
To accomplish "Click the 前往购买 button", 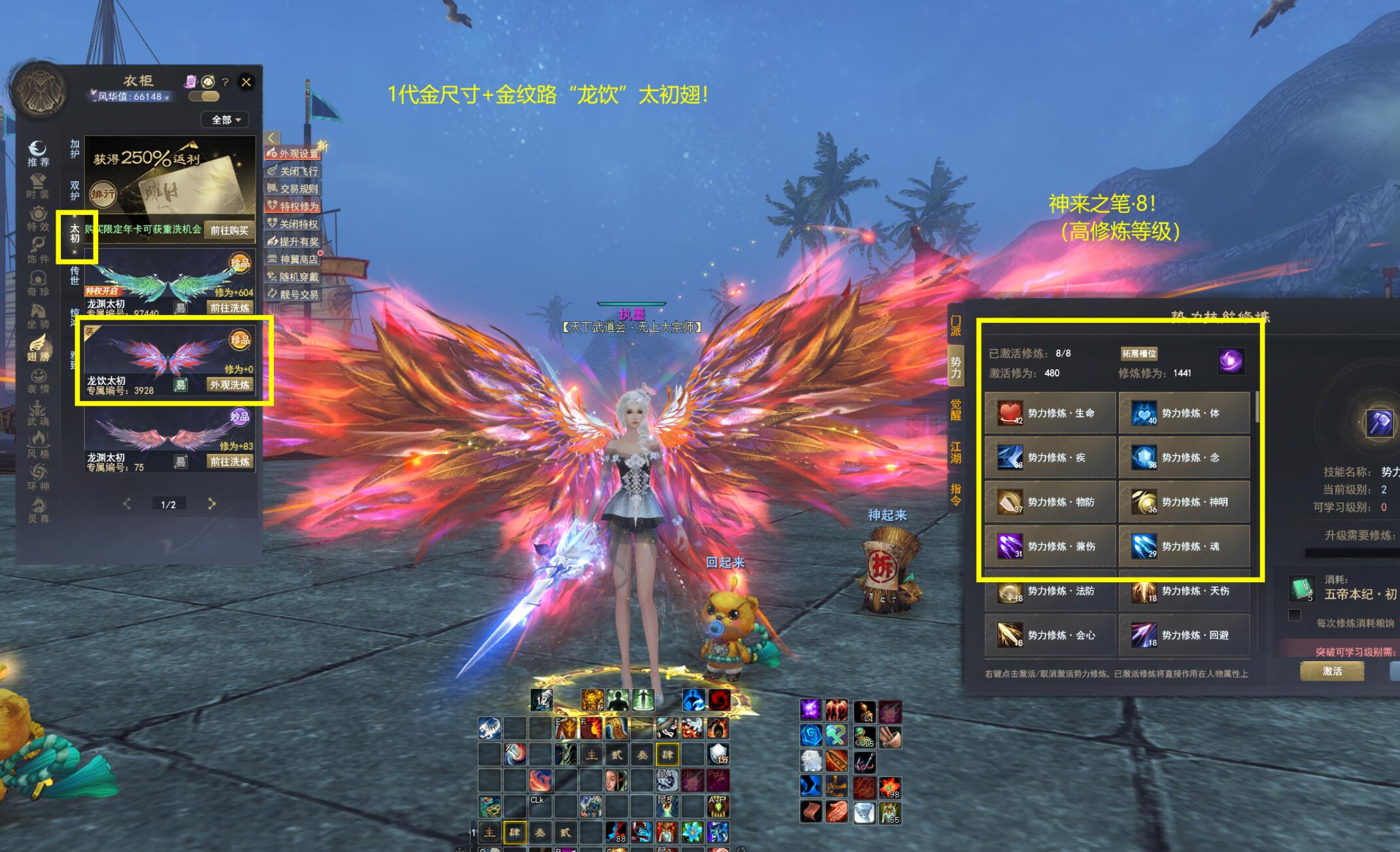I will tap(229, 230).
